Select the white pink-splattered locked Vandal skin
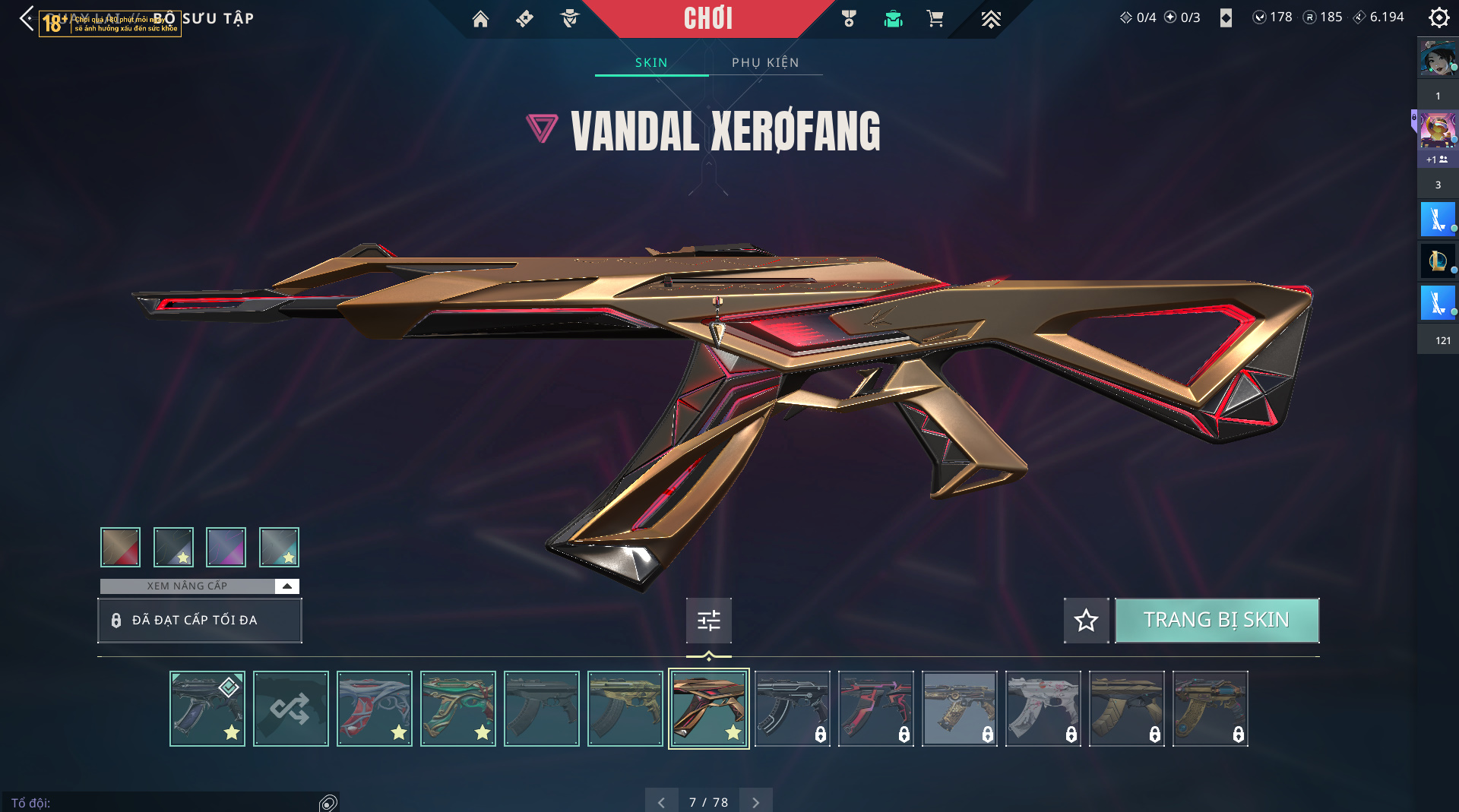 (1043, 709)
